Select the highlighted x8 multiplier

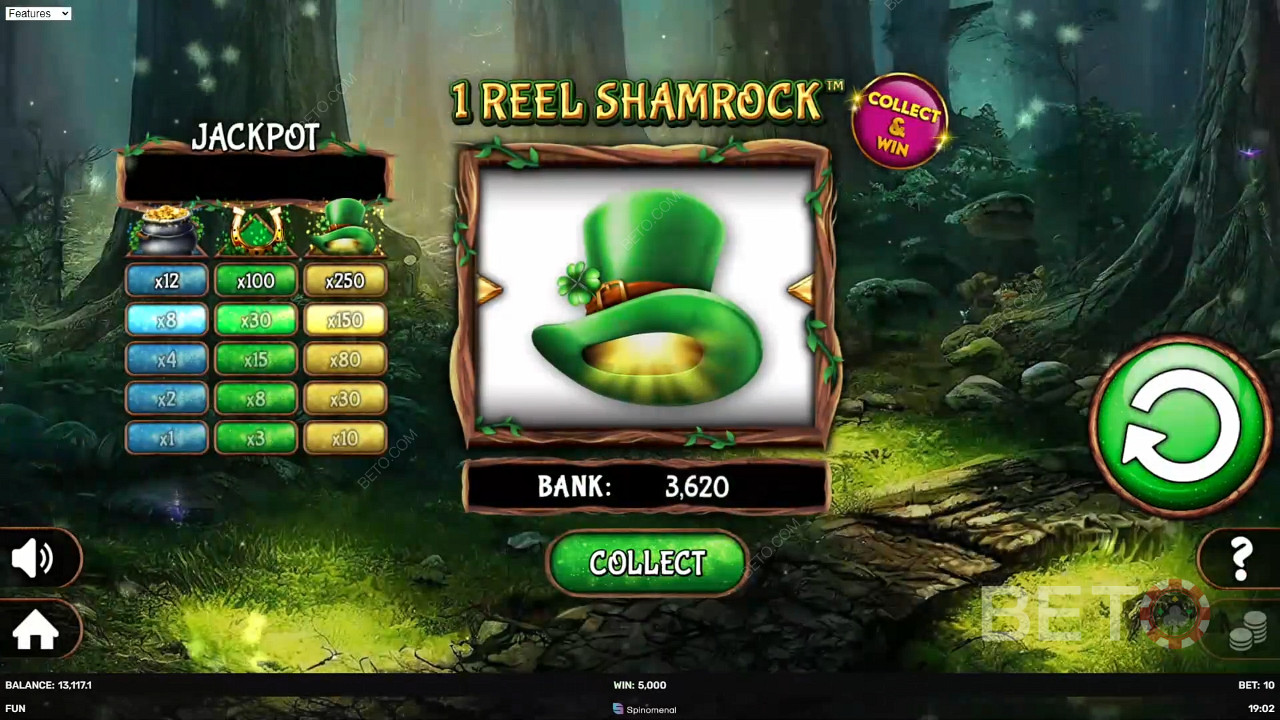tap(166, 321)
